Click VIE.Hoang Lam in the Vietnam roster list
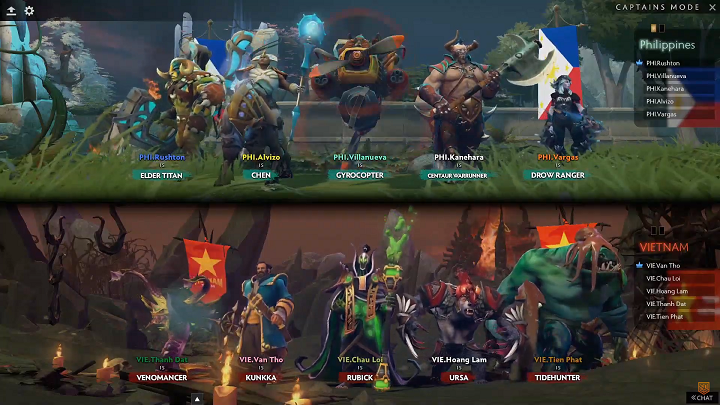 [667, 291]
